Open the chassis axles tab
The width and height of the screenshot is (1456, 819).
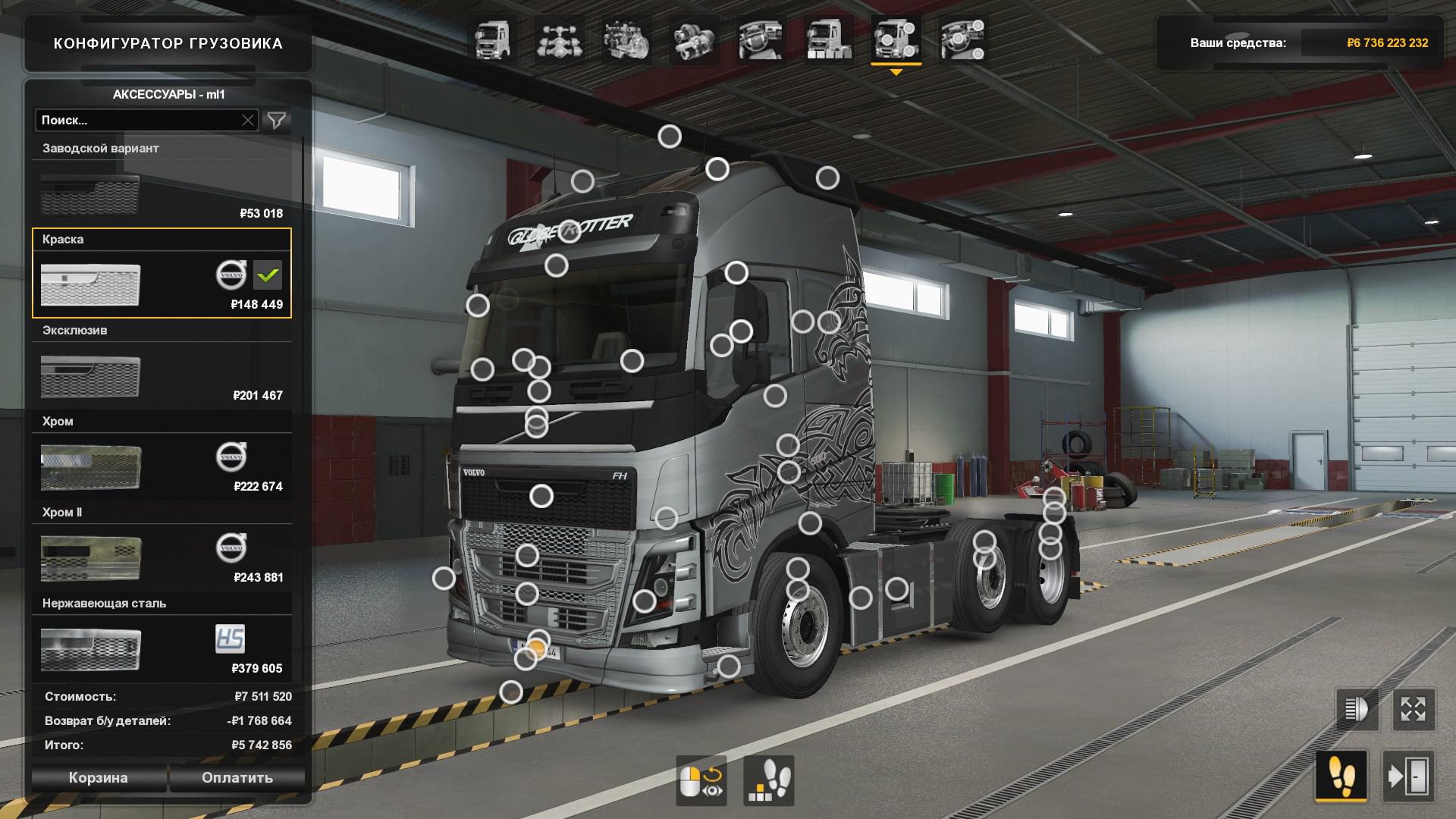(x=559, y=39)
